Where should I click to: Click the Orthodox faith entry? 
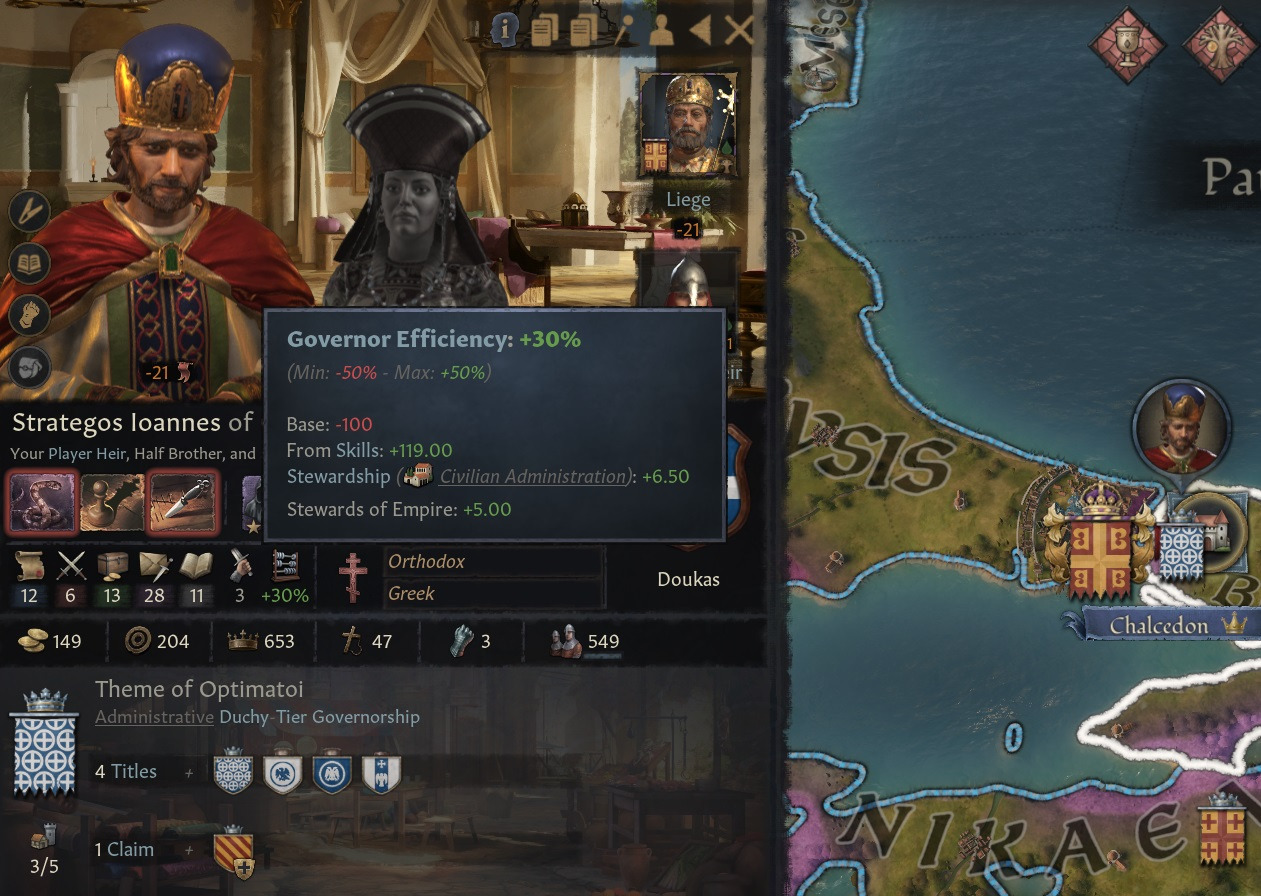[494, 562]
